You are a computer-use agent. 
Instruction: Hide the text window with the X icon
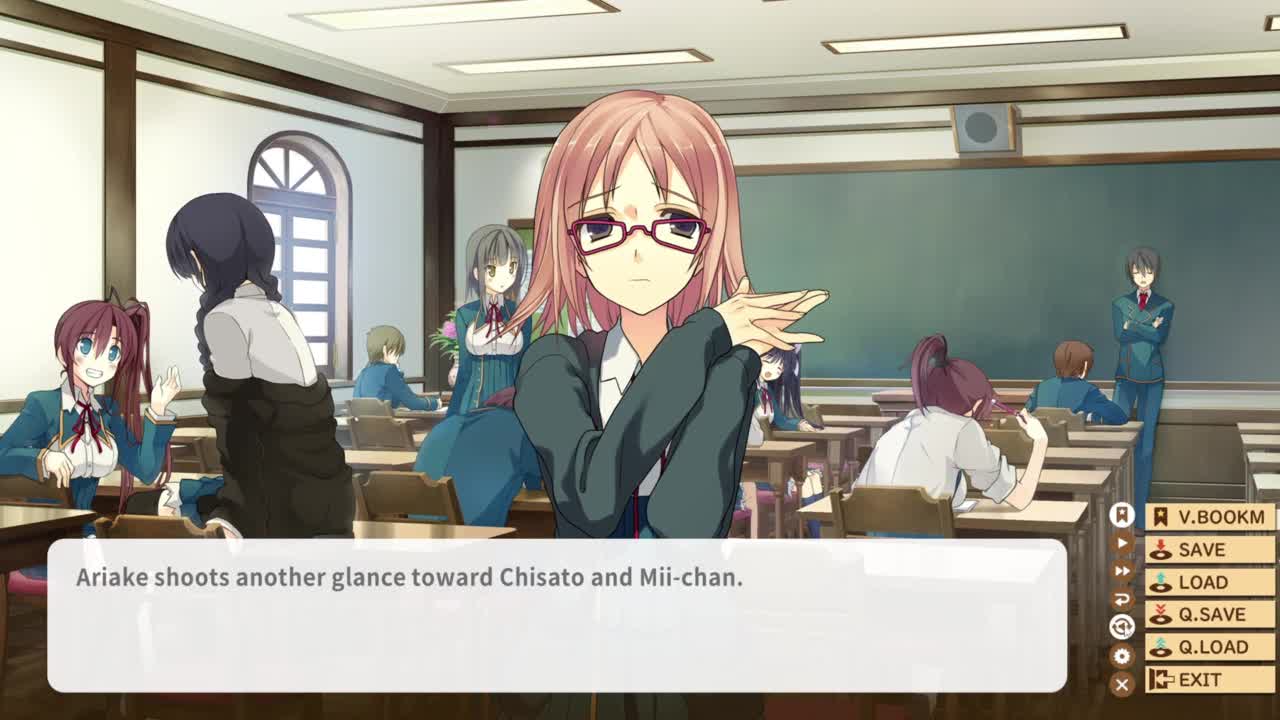(x=1122, y=684)
